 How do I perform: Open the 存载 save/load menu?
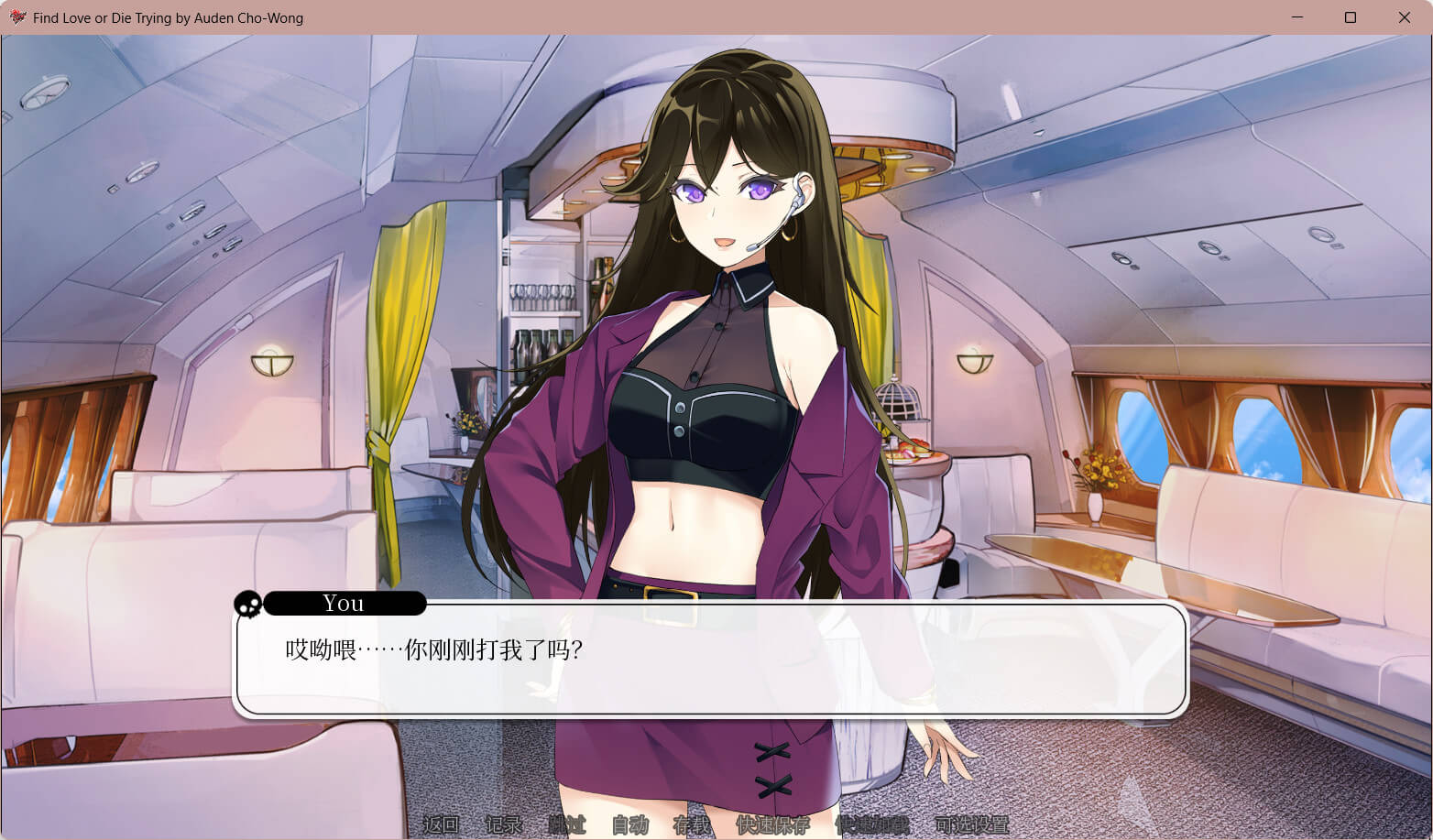[692, 825]
